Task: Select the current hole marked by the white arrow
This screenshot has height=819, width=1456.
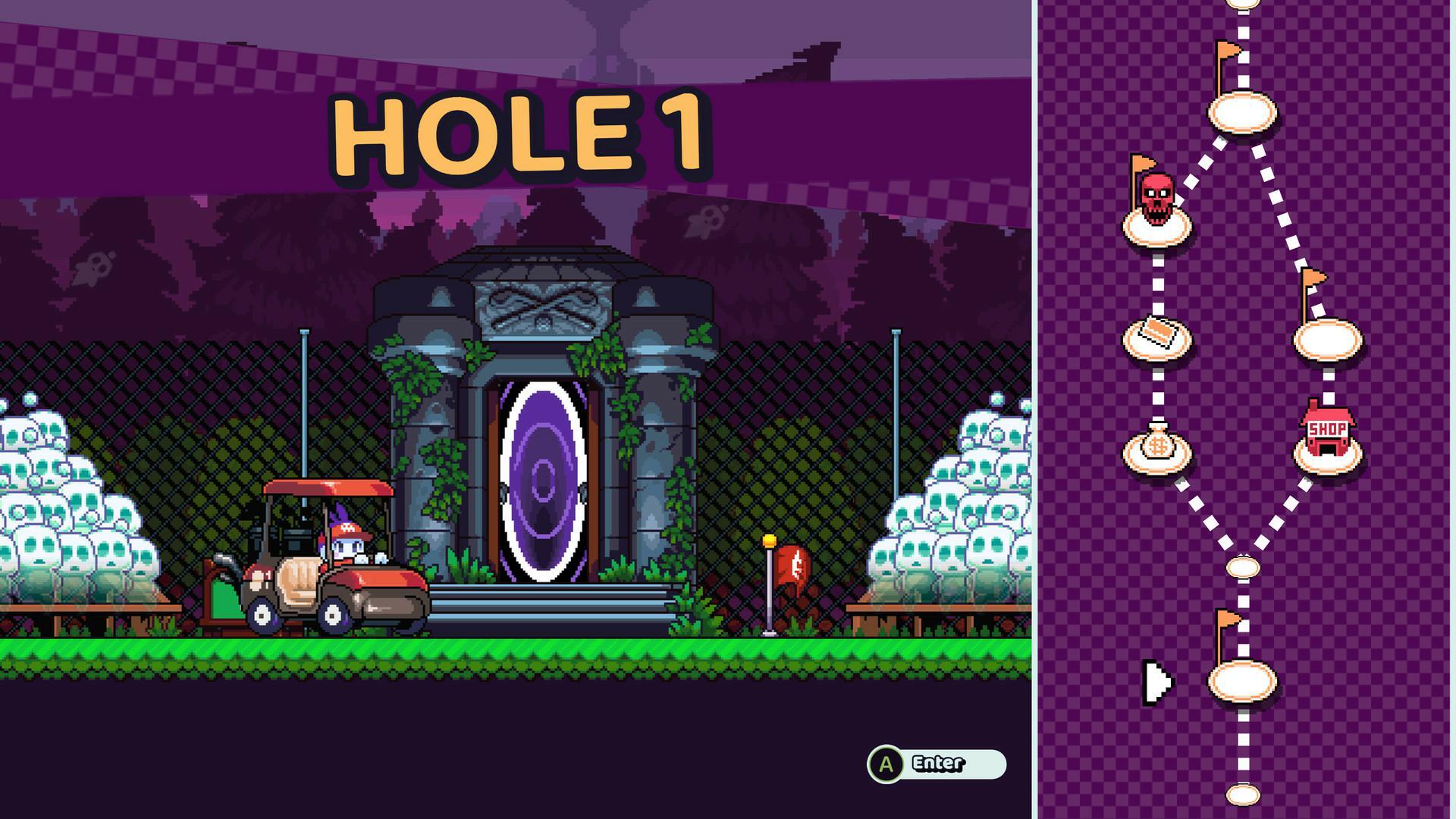Action: coord(1243,682)
